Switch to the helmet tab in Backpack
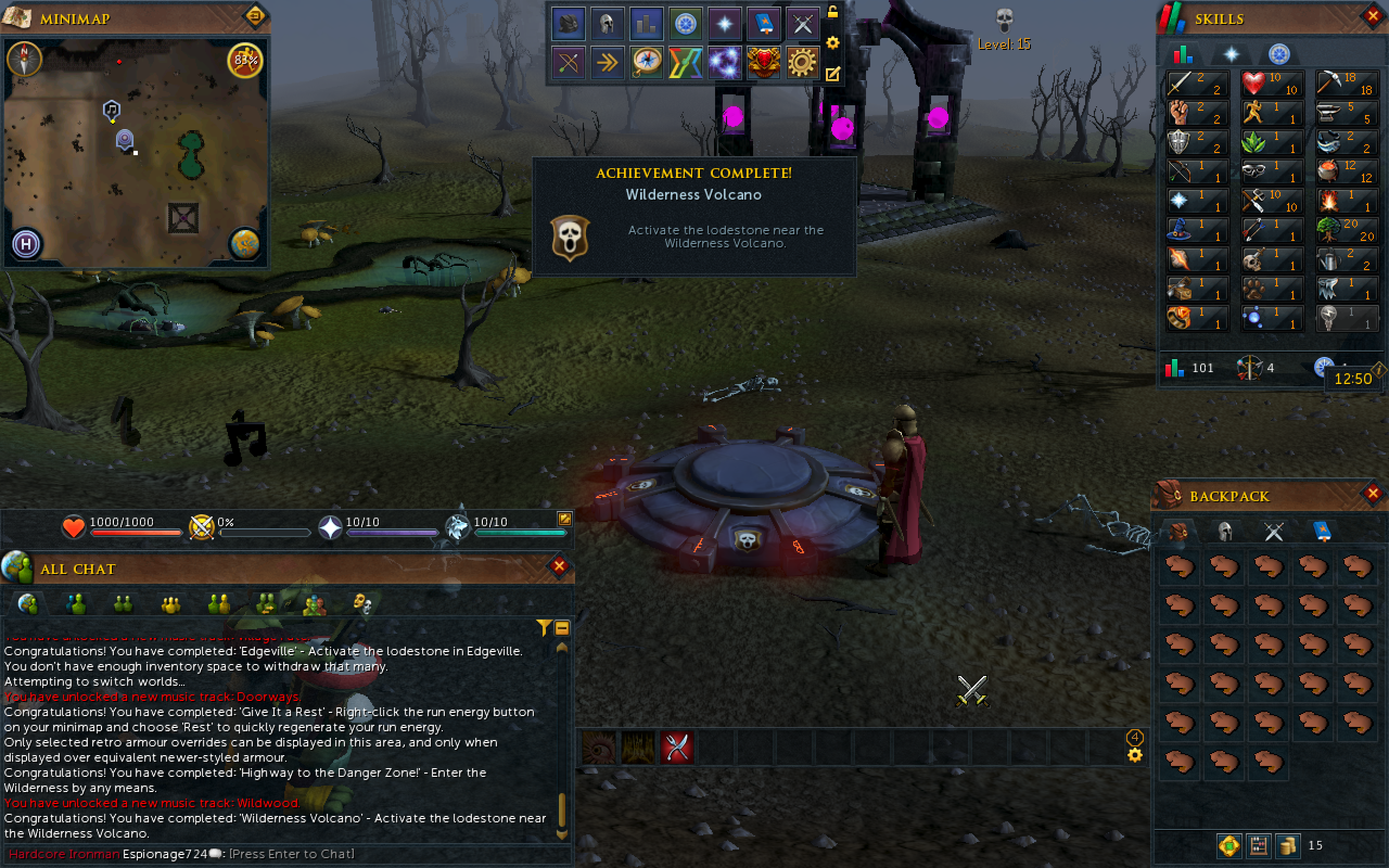 coord(1225,532)
